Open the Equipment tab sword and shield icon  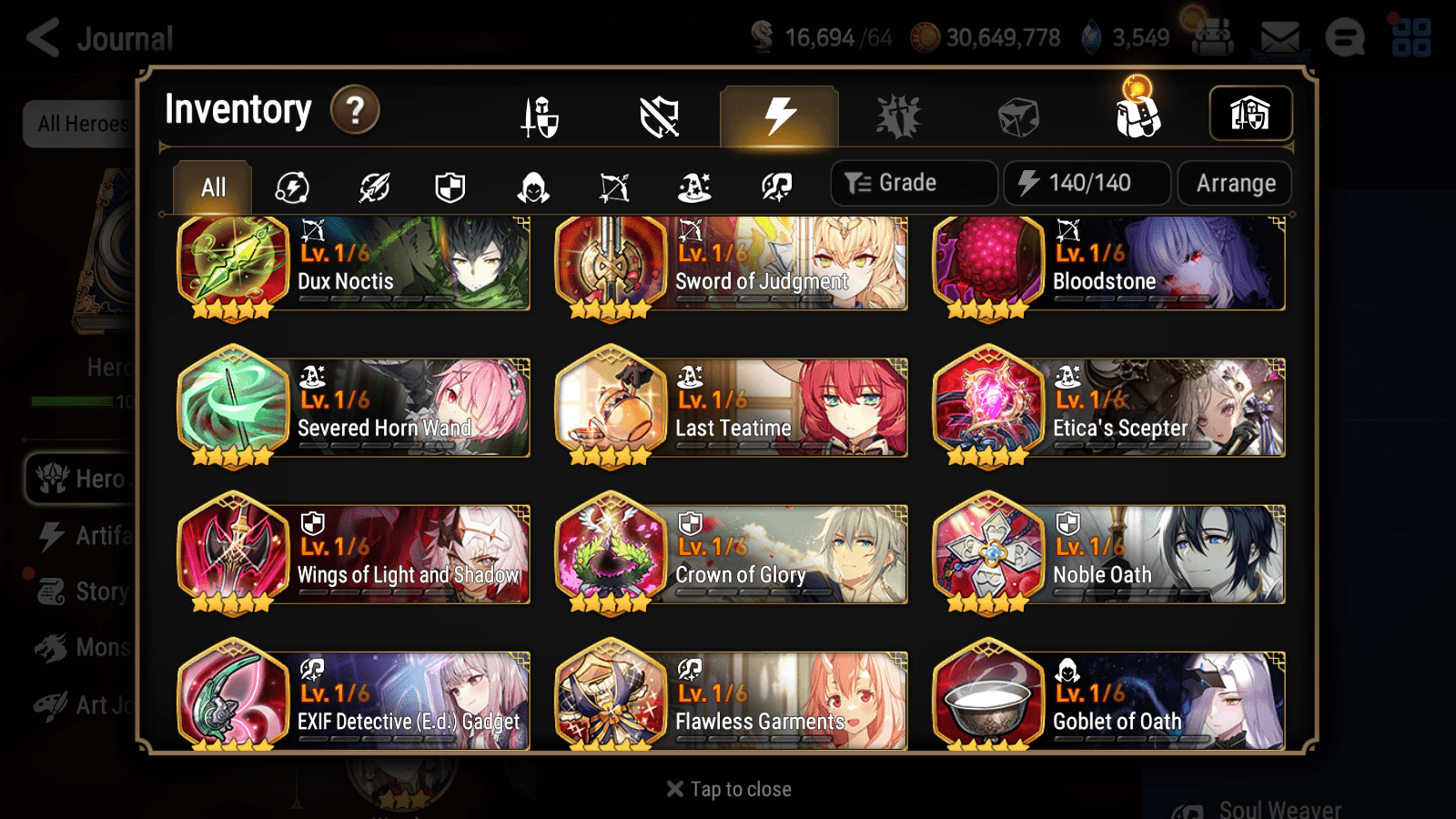point(539,115)
